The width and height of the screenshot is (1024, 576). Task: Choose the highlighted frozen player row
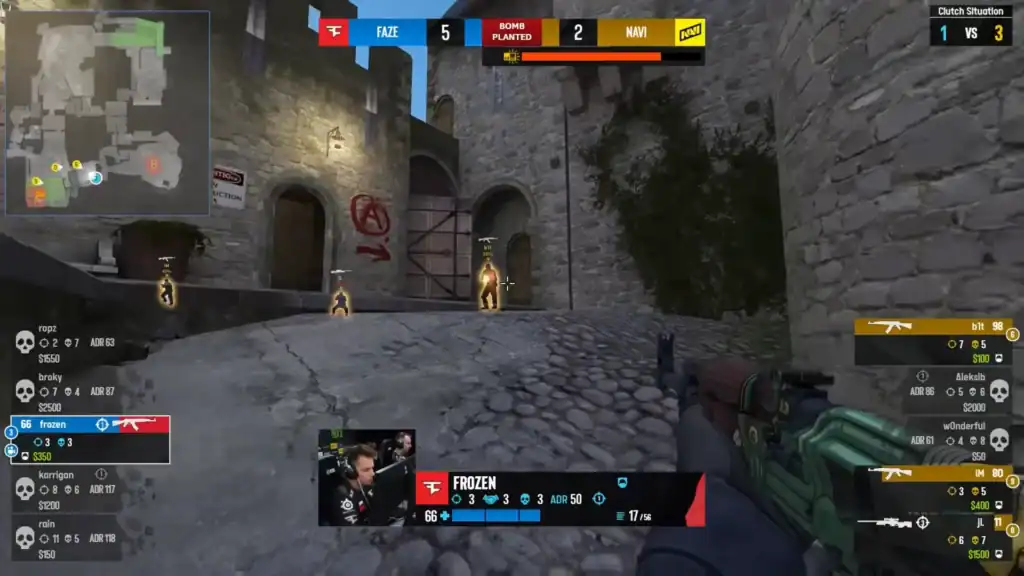pos(90,440)
